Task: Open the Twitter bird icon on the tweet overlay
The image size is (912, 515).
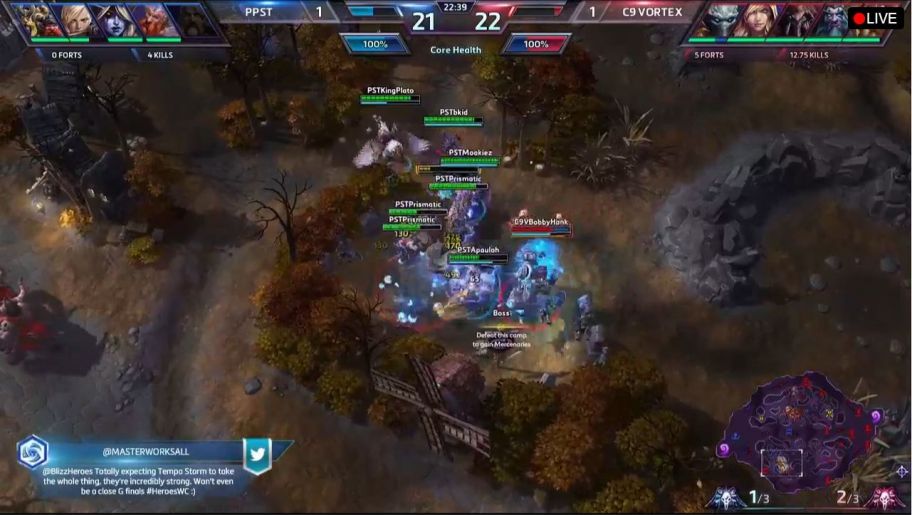Action: 257,454
